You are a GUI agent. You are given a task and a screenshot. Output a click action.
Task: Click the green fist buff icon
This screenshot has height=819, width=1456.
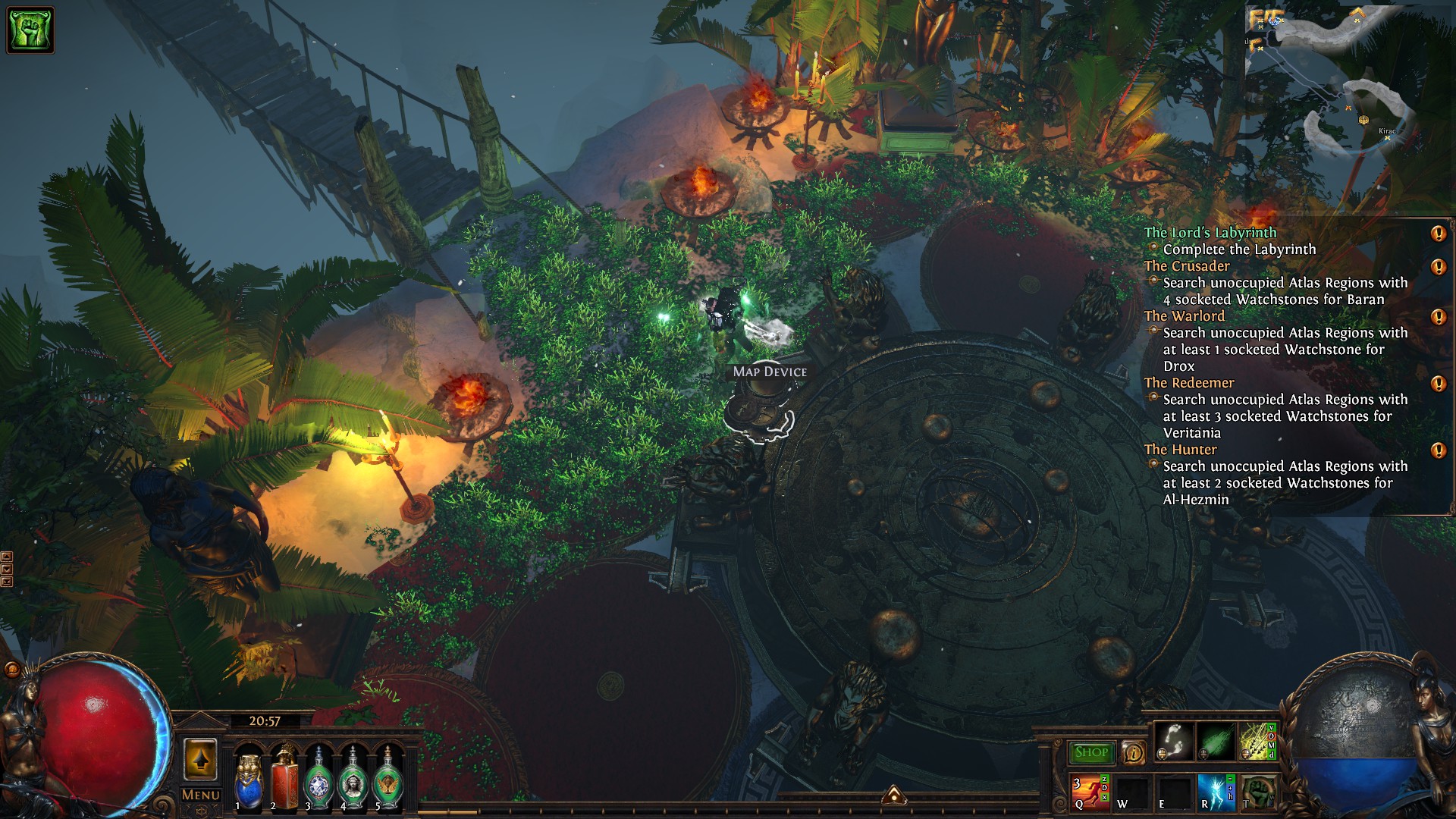[30, 30]
